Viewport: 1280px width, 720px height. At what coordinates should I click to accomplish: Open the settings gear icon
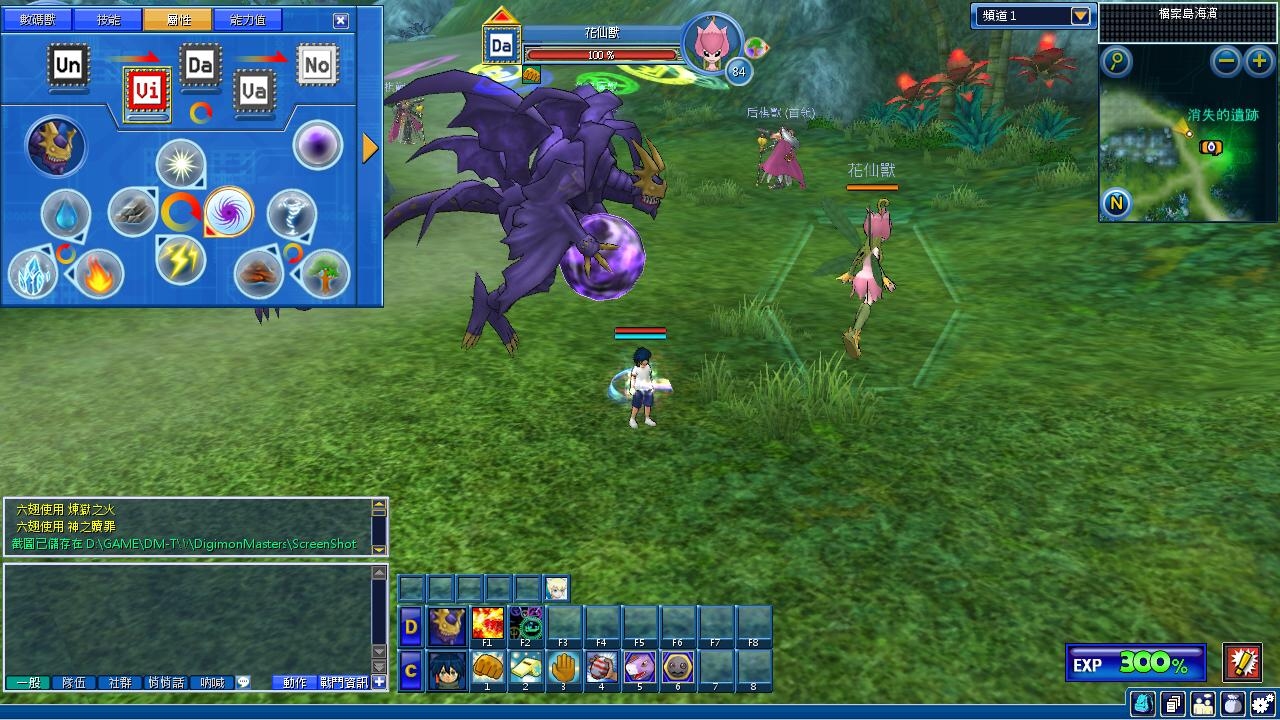(x=1263, y=703)
